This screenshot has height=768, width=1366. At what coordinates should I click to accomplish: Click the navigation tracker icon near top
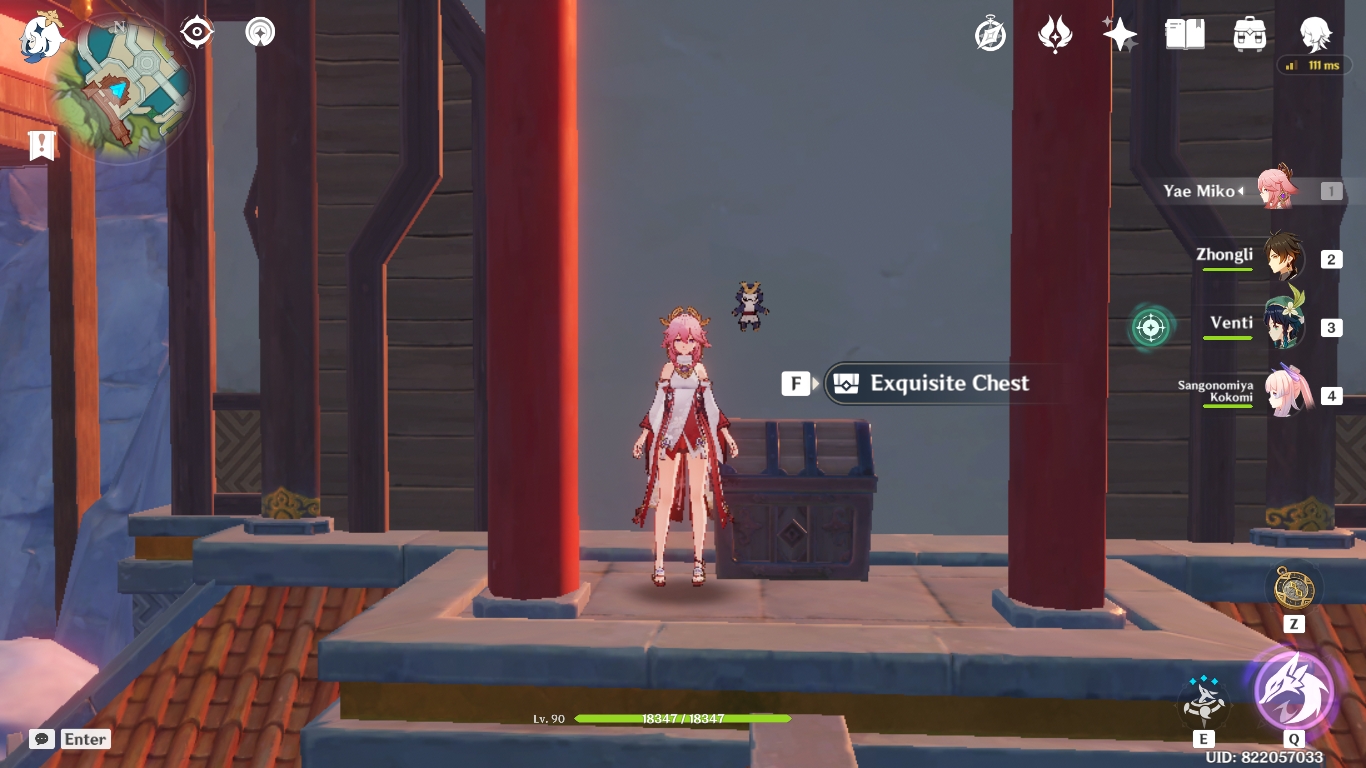(x=258, y=32)
